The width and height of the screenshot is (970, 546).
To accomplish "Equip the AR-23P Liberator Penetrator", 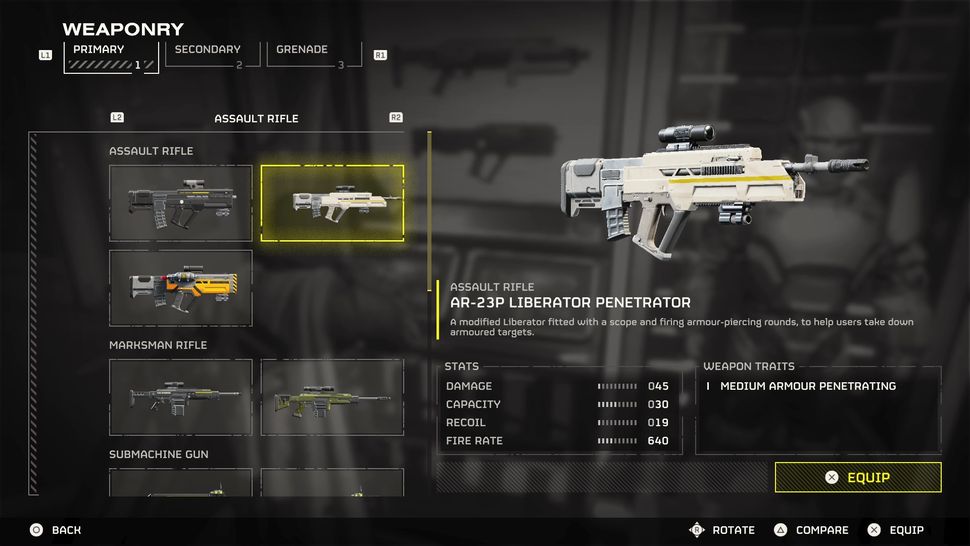I will 857,477.
